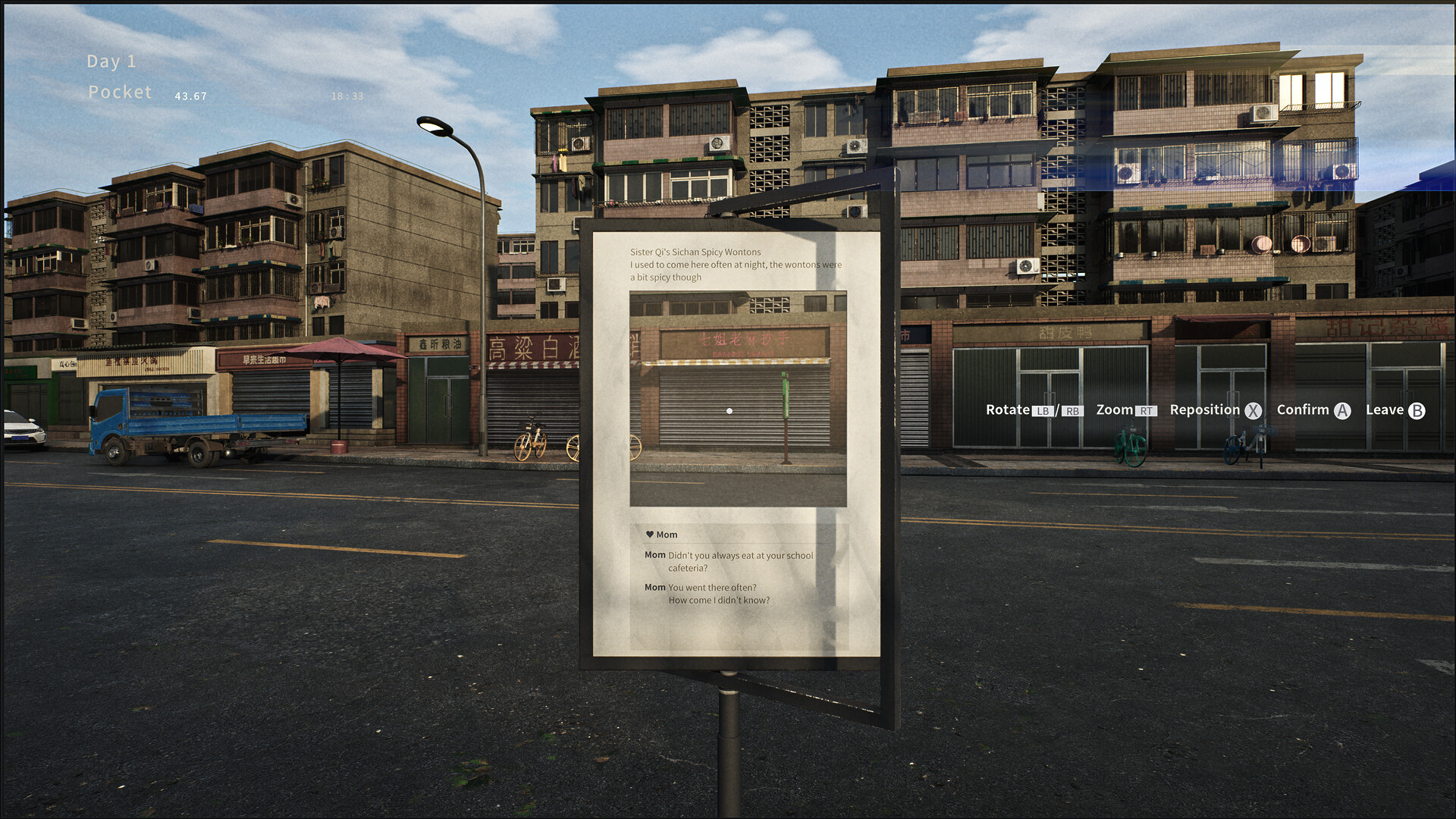Select the Zoom action label
The width and height of the screenshot is (1456, 819).
pos(1113,409)
